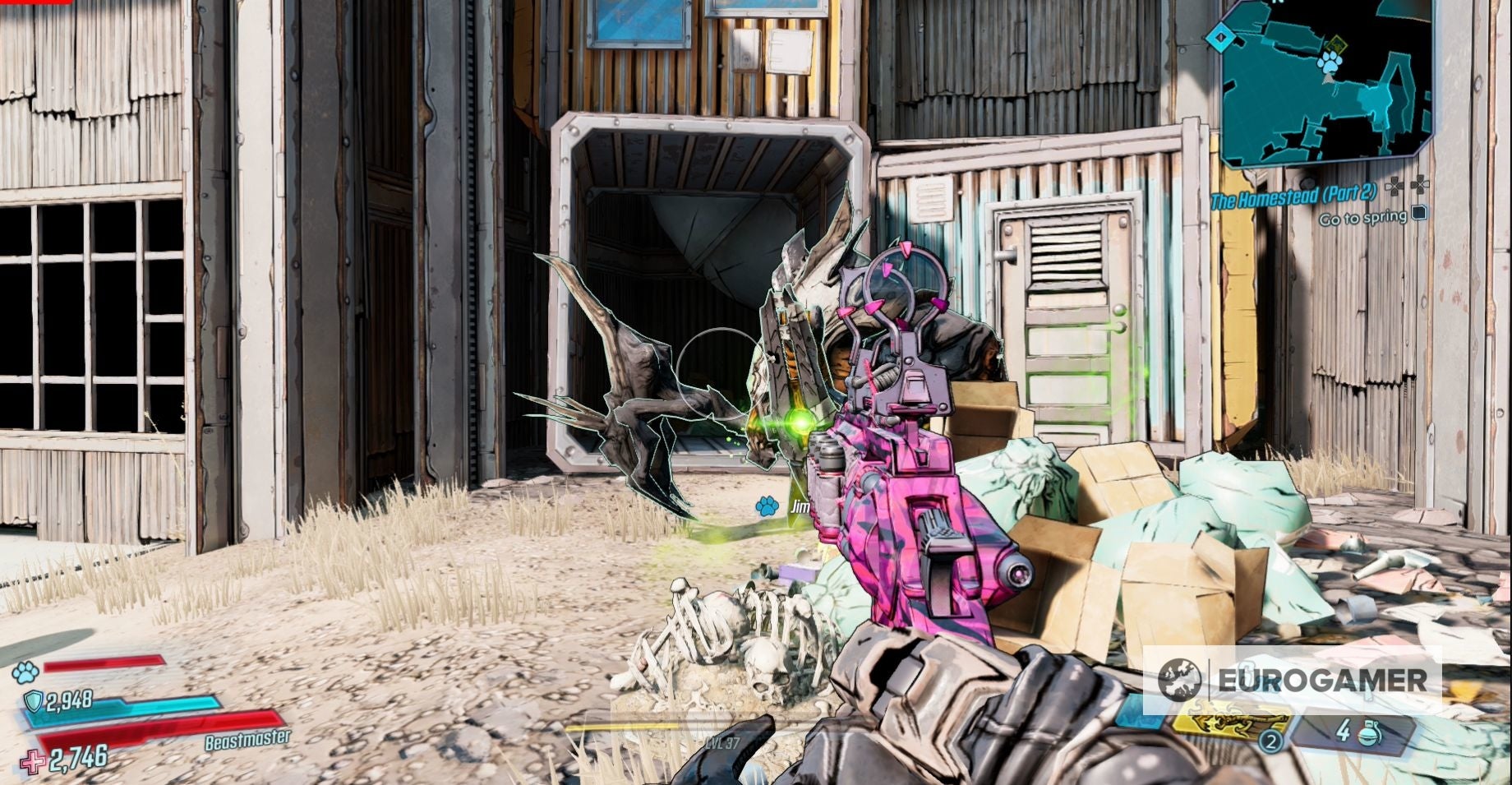Screen dimensions: 1512x785
Task: Expand The Homestead (Part 2) quest tracker
Action: pos(1293,197)
